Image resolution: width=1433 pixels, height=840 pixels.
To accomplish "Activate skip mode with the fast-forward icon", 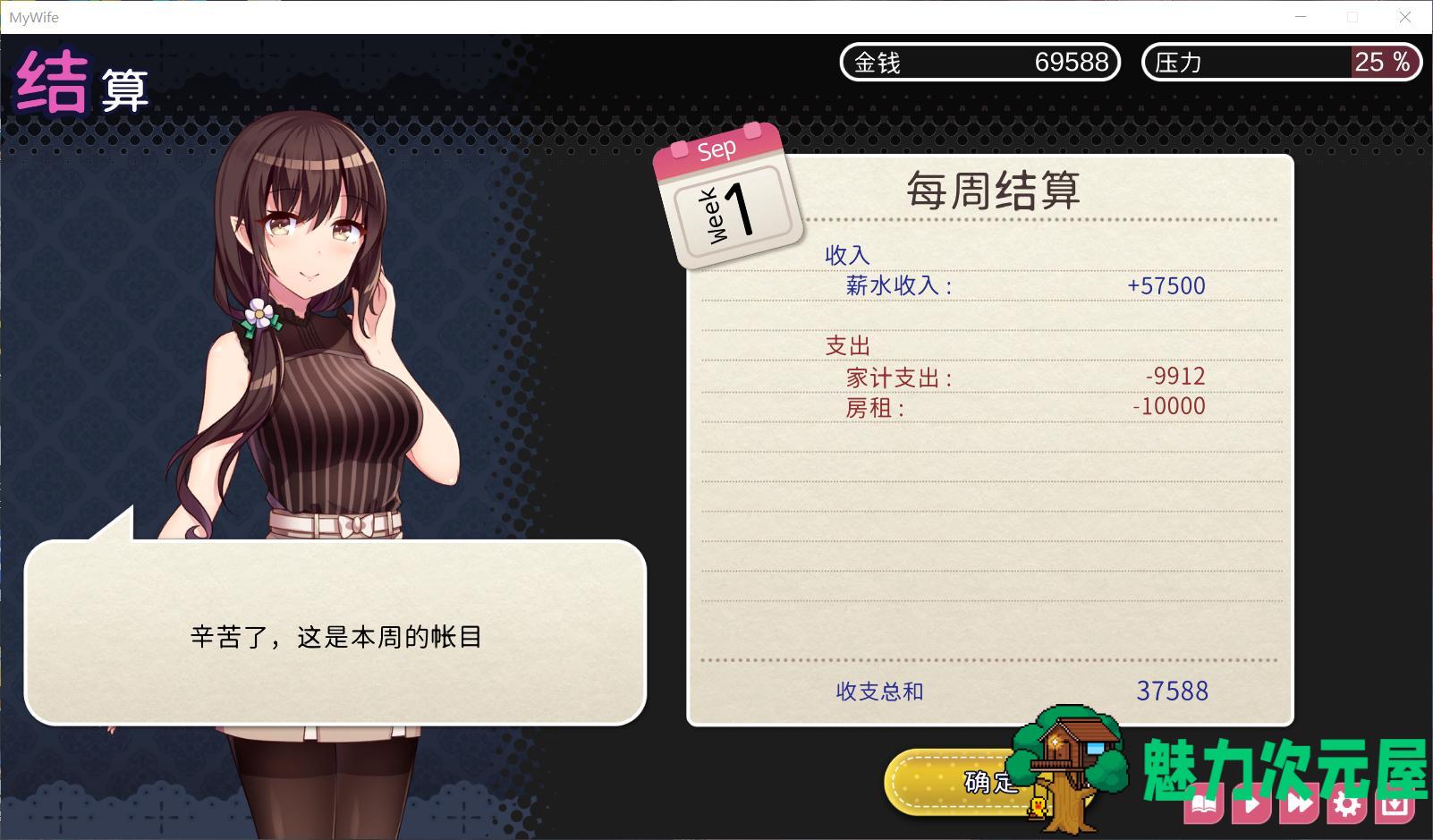I will click(x=1300, y=803).
